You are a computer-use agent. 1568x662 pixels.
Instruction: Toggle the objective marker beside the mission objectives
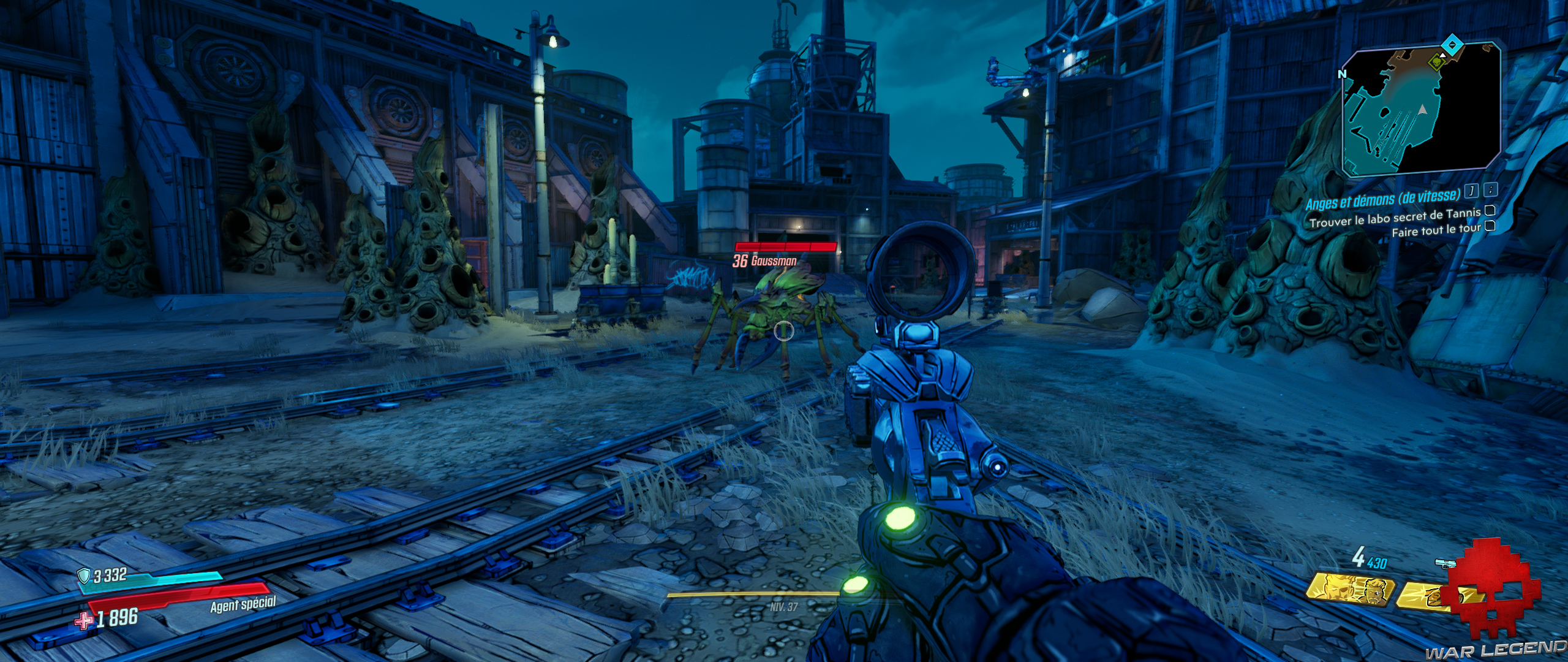[1472, 191]
